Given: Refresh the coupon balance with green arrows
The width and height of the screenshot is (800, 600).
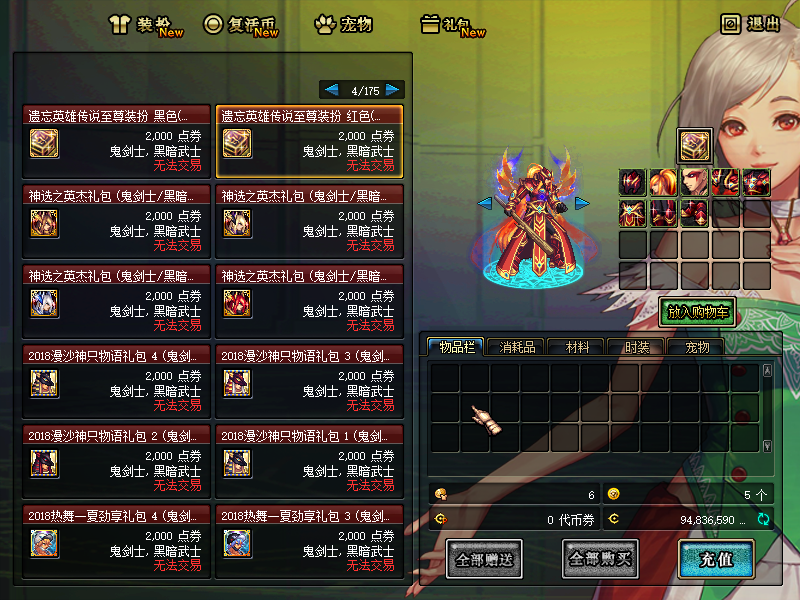Looking at the screenshot, I should pos(764,519).
